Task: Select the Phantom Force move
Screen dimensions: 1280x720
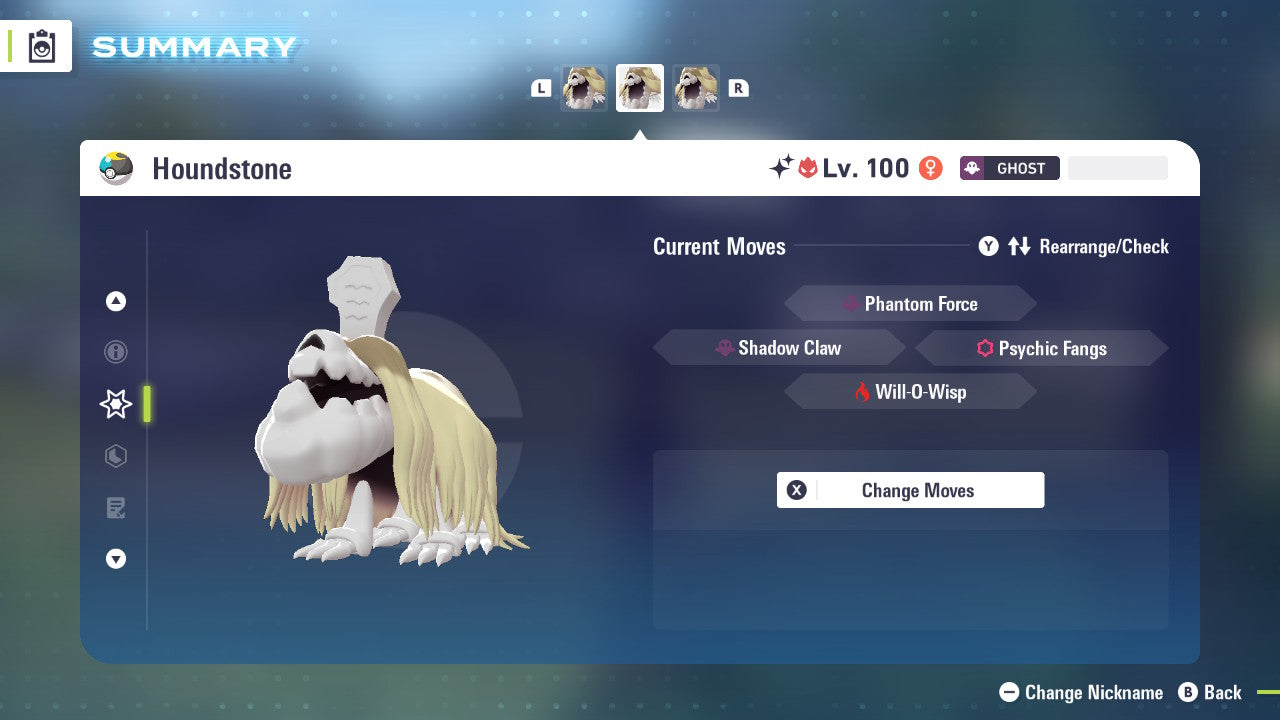Action: click(910, 304)
